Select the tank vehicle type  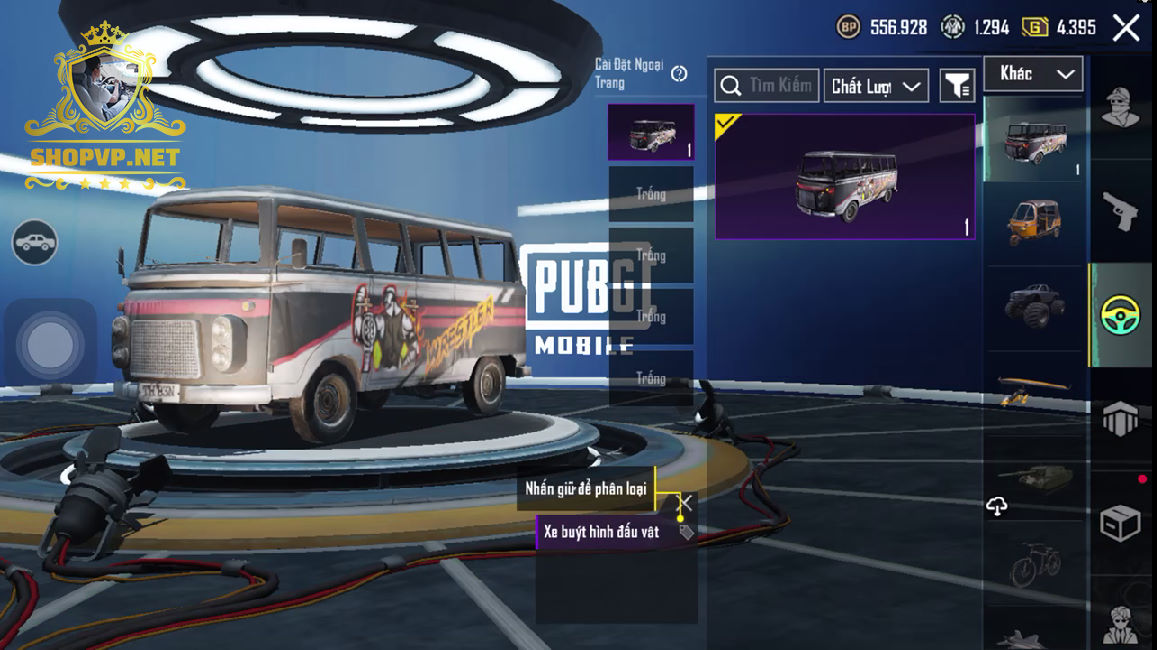tap(1034, 476)
